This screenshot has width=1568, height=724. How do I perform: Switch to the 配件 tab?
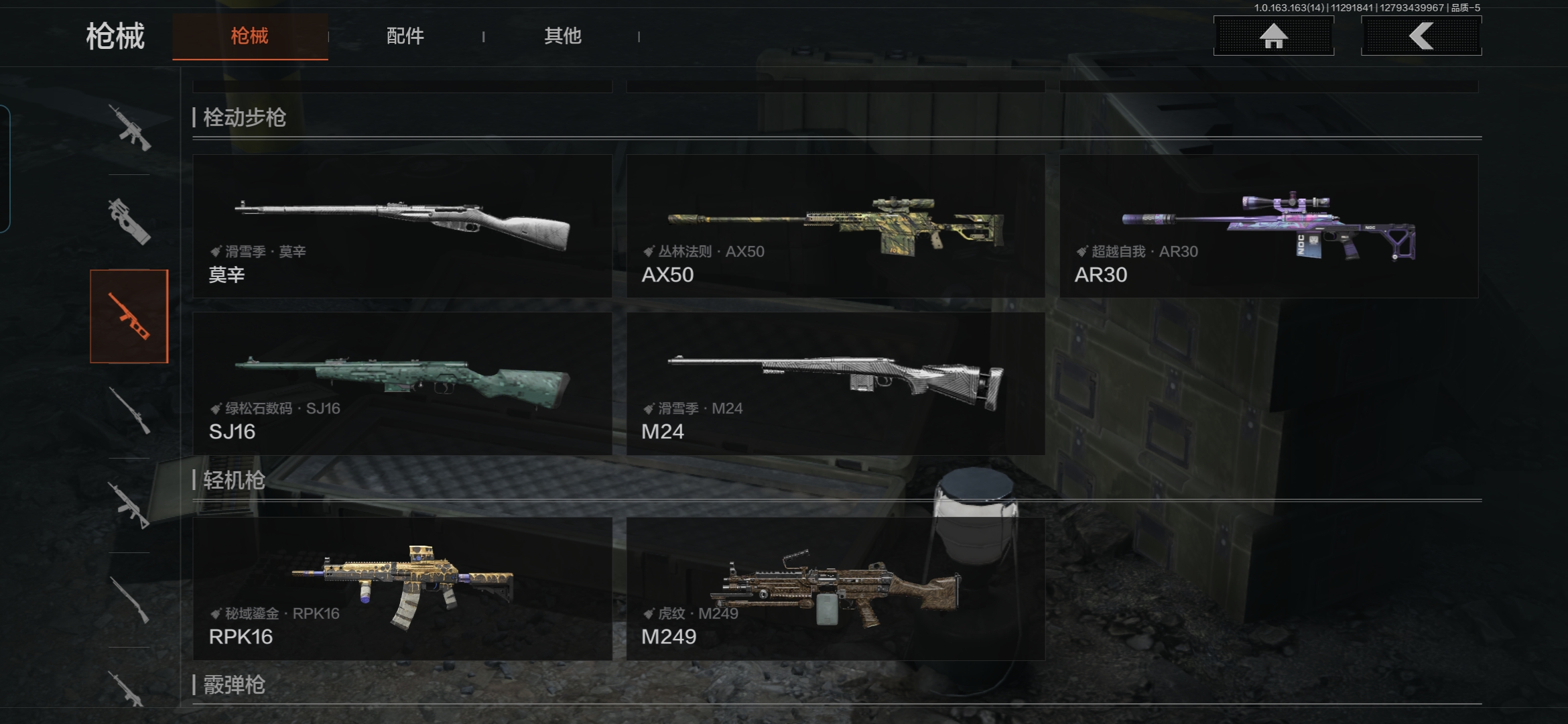coord(405,36)
